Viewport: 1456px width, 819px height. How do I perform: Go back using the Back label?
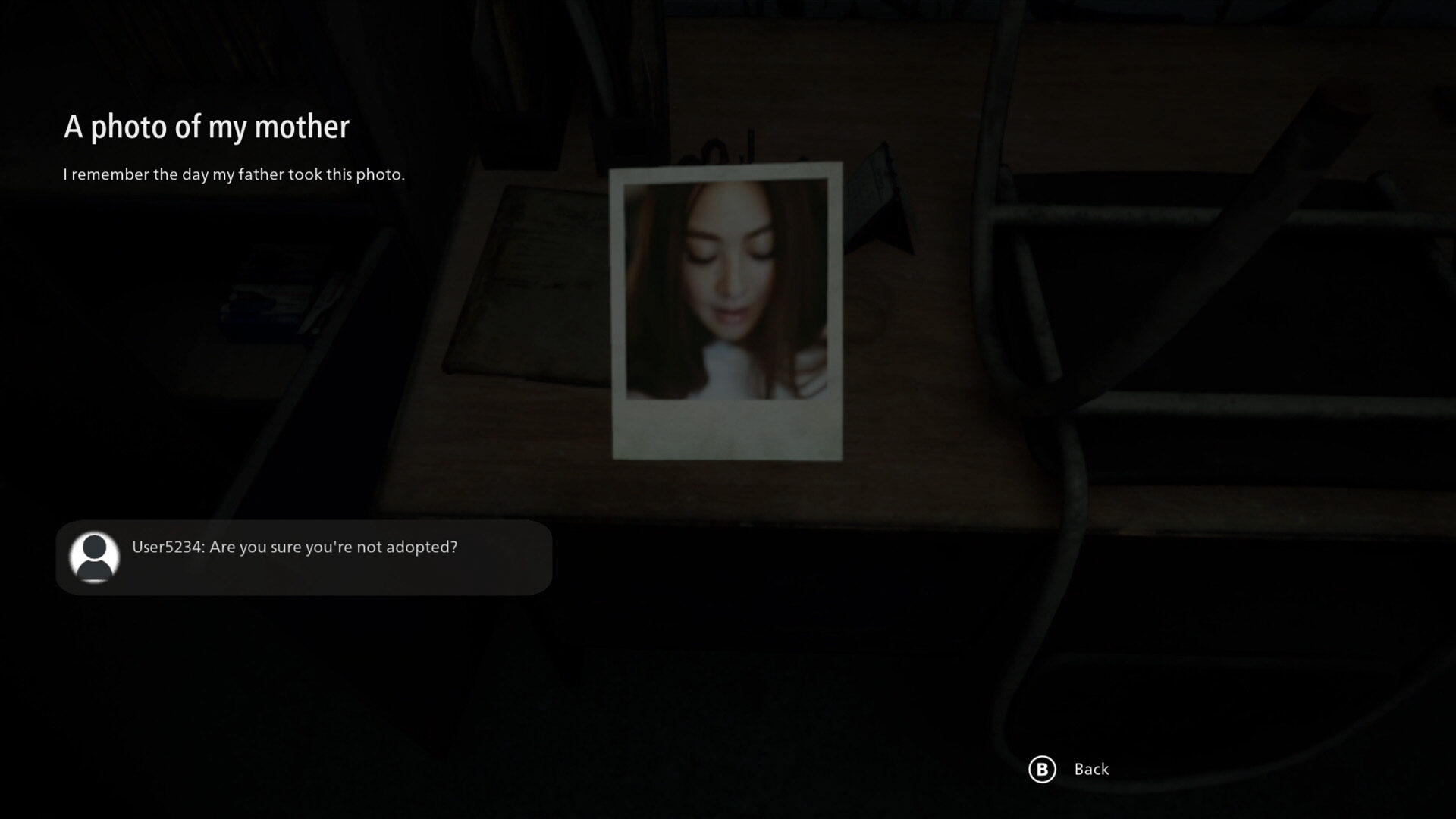tap(1090, 769)
